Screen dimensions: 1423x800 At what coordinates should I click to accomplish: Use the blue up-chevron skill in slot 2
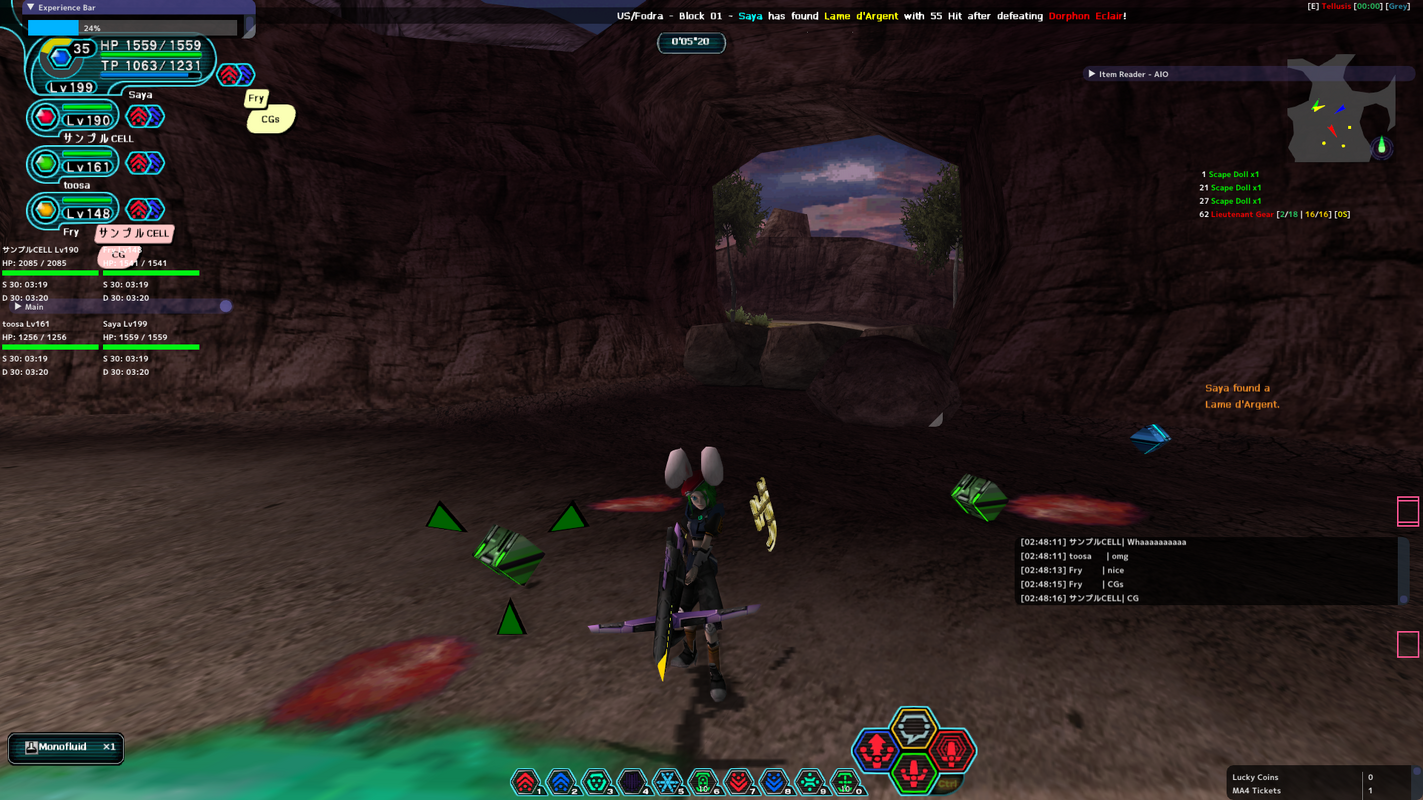(x=560, y=782)
